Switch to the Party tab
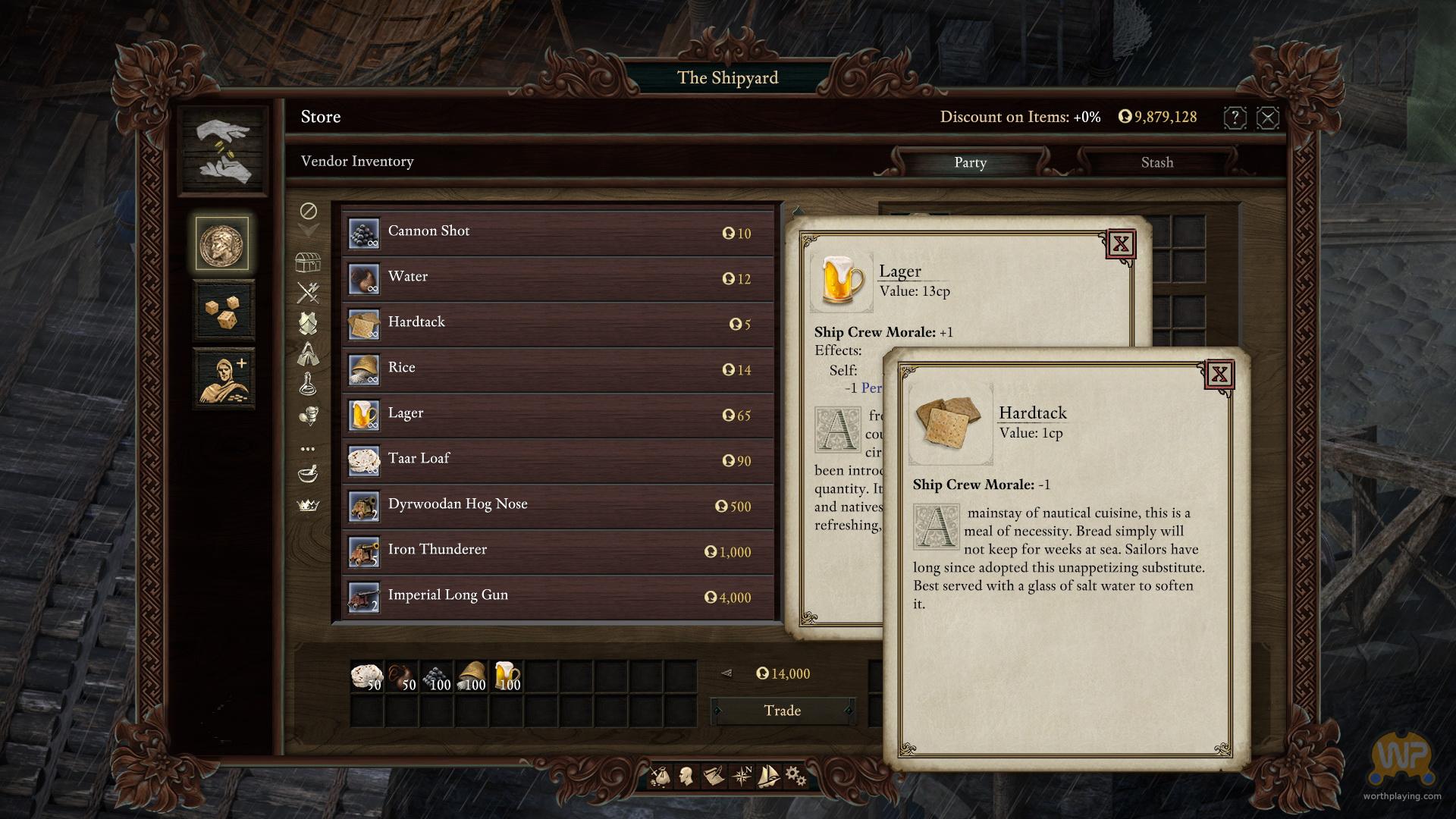The image size is (1456, 819). pyautogui.click(x=970, y=162)
